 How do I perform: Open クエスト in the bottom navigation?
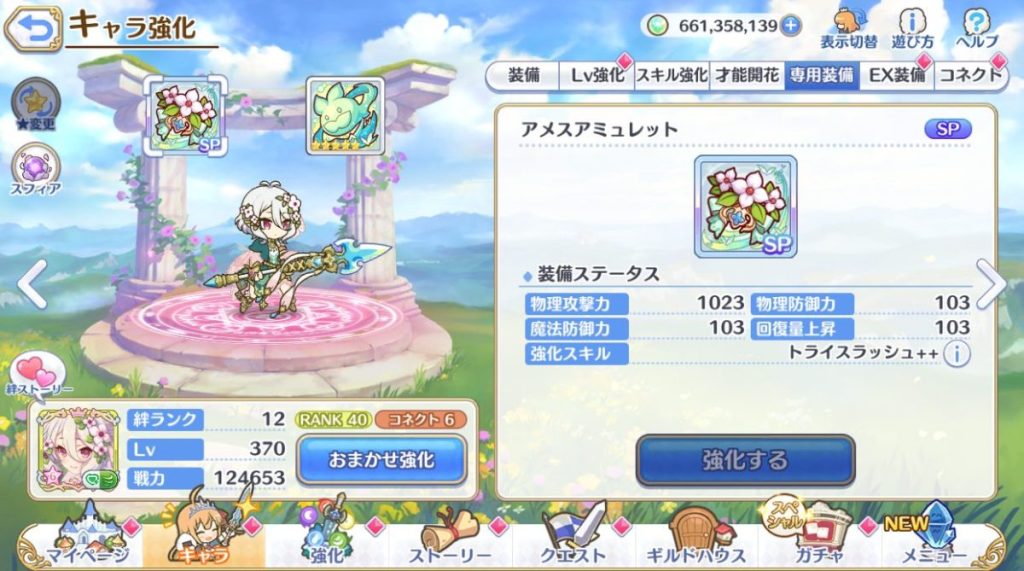(x=574, y=545)
